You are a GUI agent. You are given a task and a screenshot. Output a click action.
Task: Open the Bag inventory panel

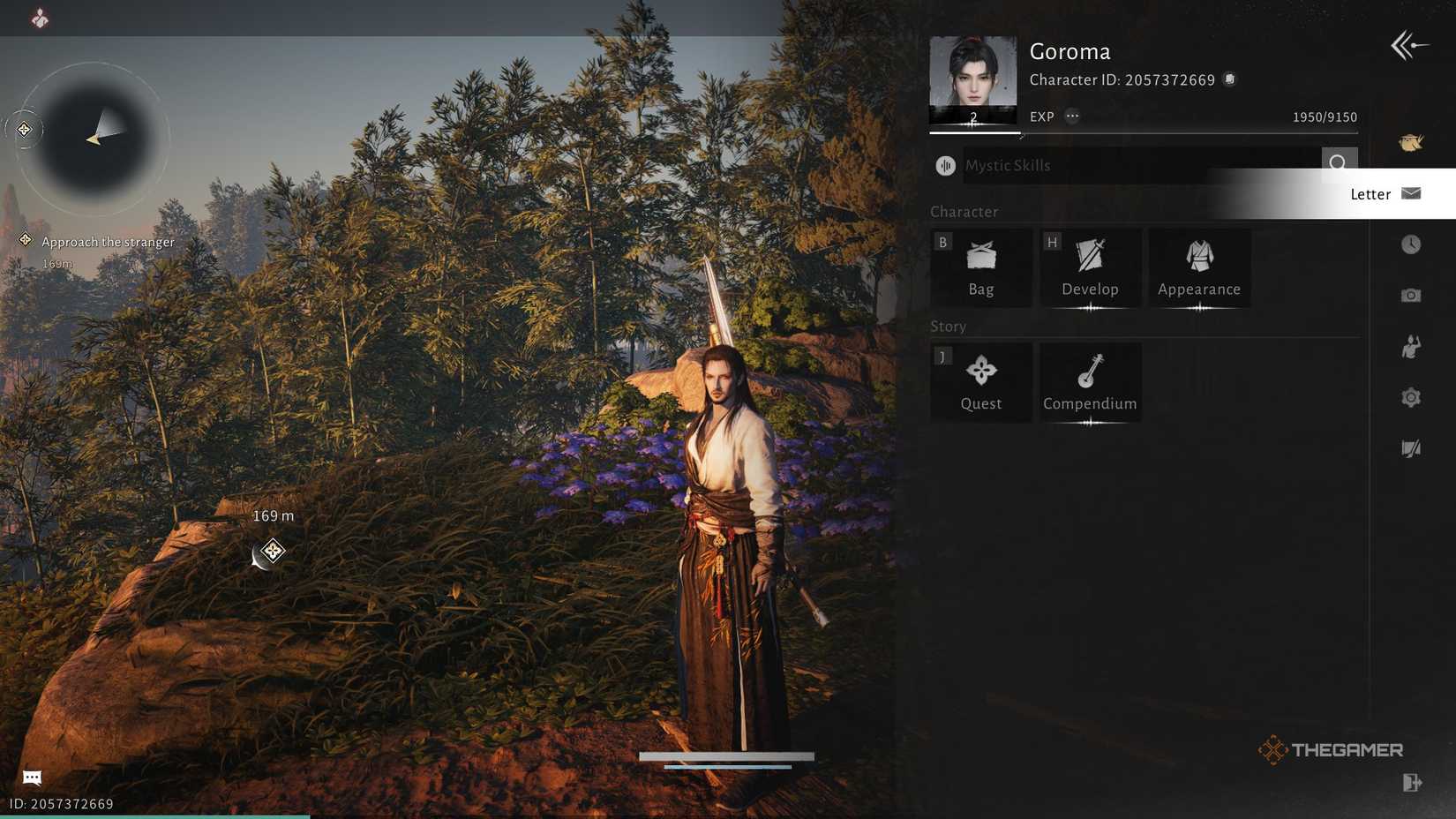pyautogui.click(x=979, y=267)
